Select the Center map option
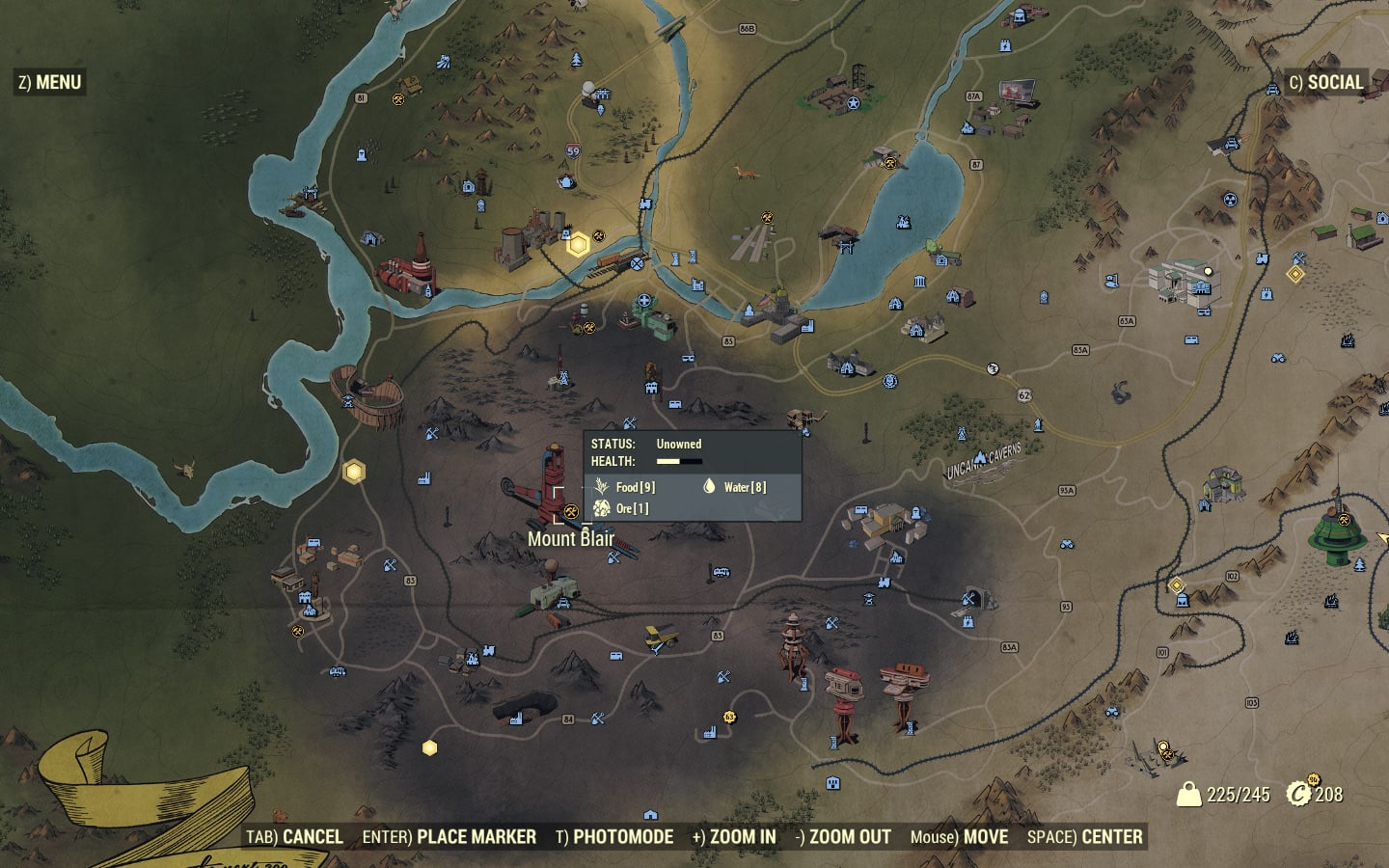 click(x=1085, y=837)
